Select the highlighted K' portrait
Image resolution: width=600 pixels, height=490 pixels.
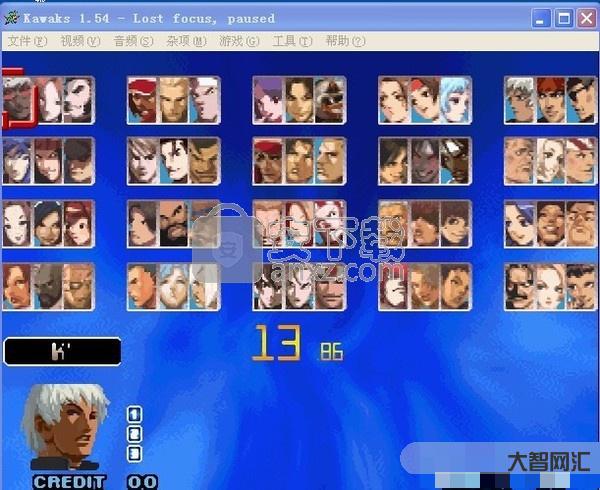(x=19, y=100)
